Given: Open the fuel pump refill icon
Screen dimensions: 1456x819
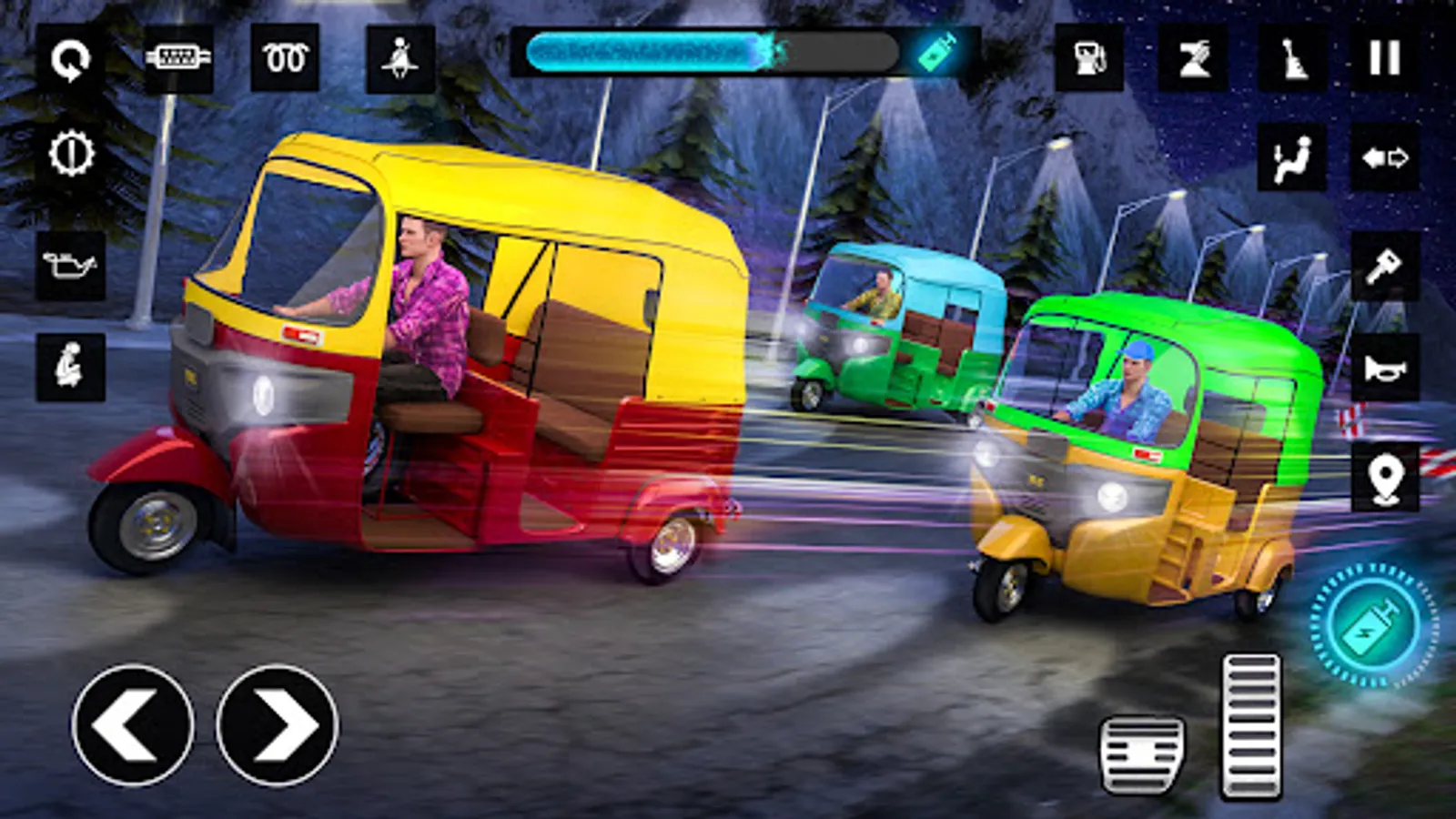Looking at the screenshot, I should coord(1089,58).
